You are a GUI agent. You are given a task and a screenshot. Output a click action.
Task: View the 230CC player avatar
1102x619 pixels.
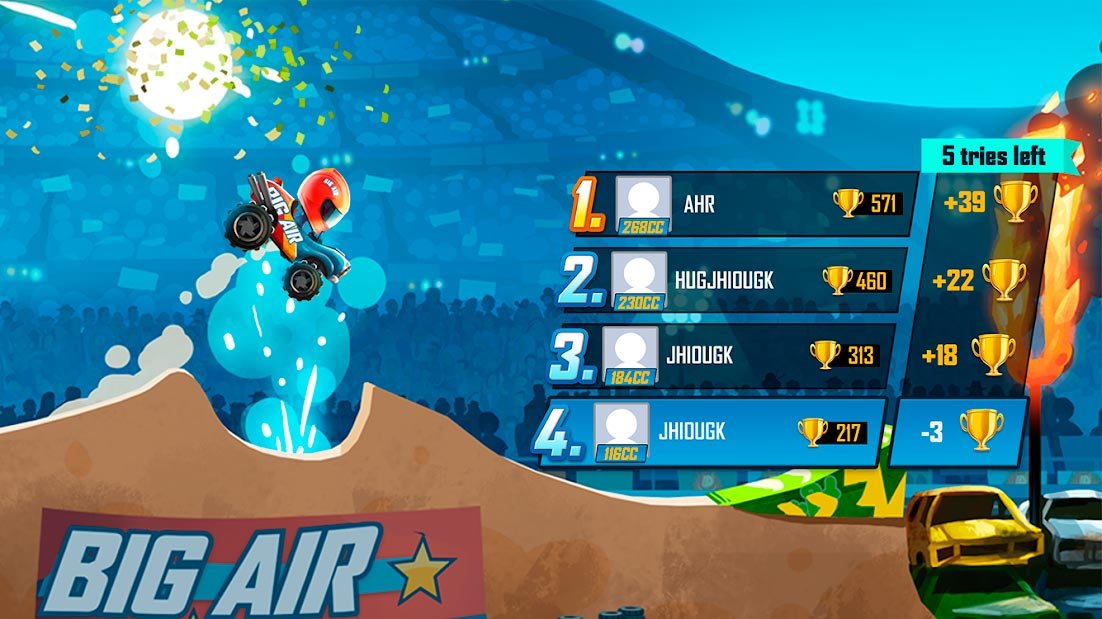[x=638, y=279]
